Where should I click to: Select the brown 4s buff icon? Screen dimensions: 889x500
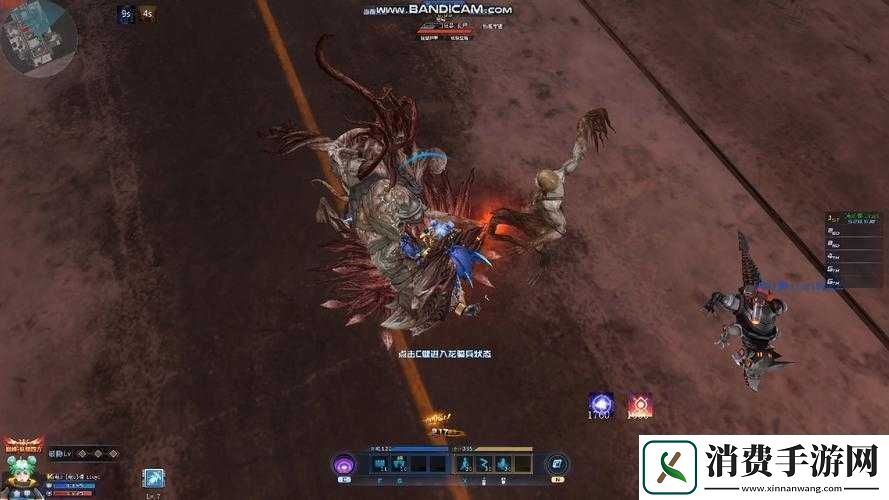[x=148, y=14]
